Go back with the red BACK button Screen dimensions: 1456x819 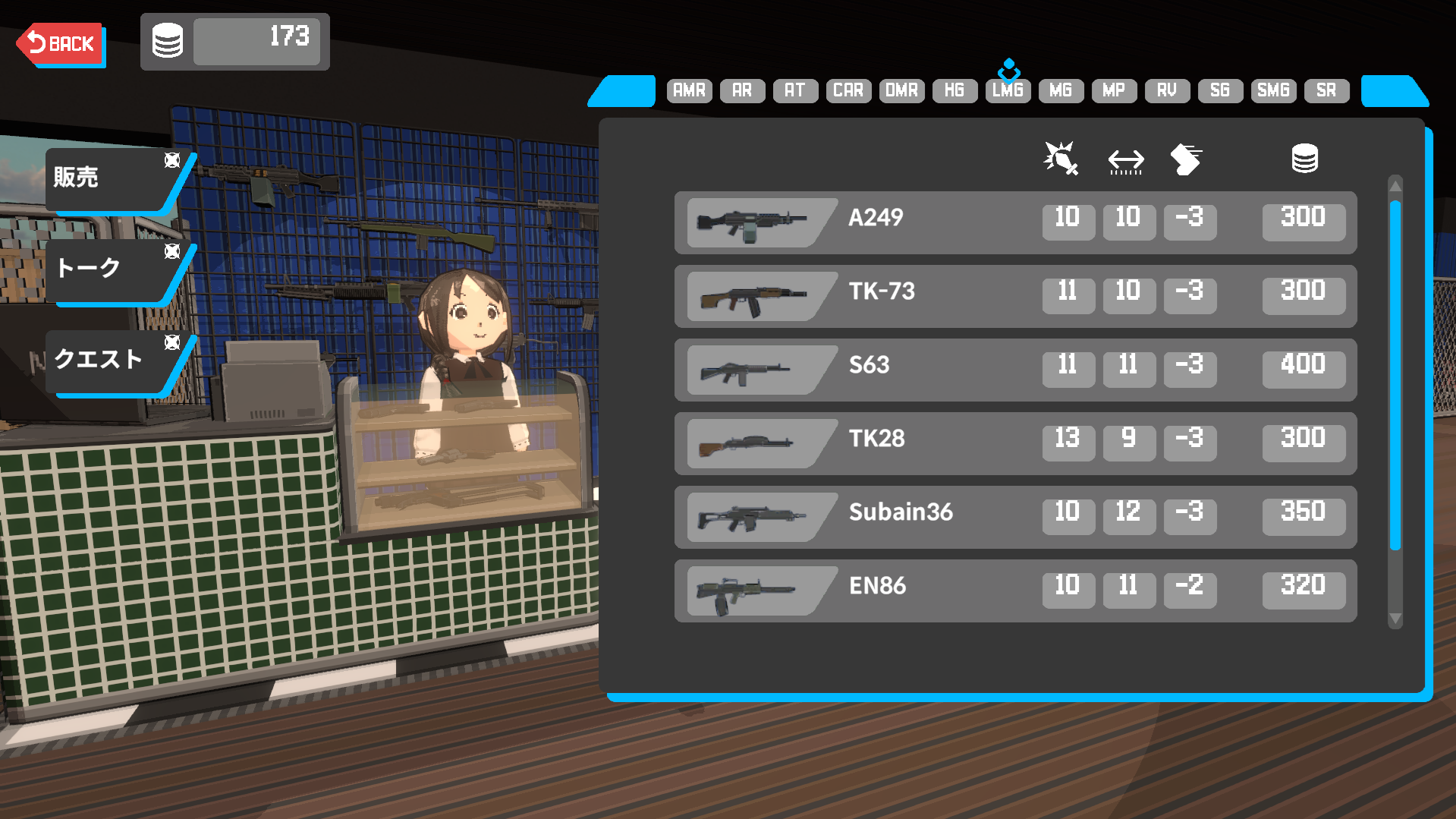click(x=61, y=44)
